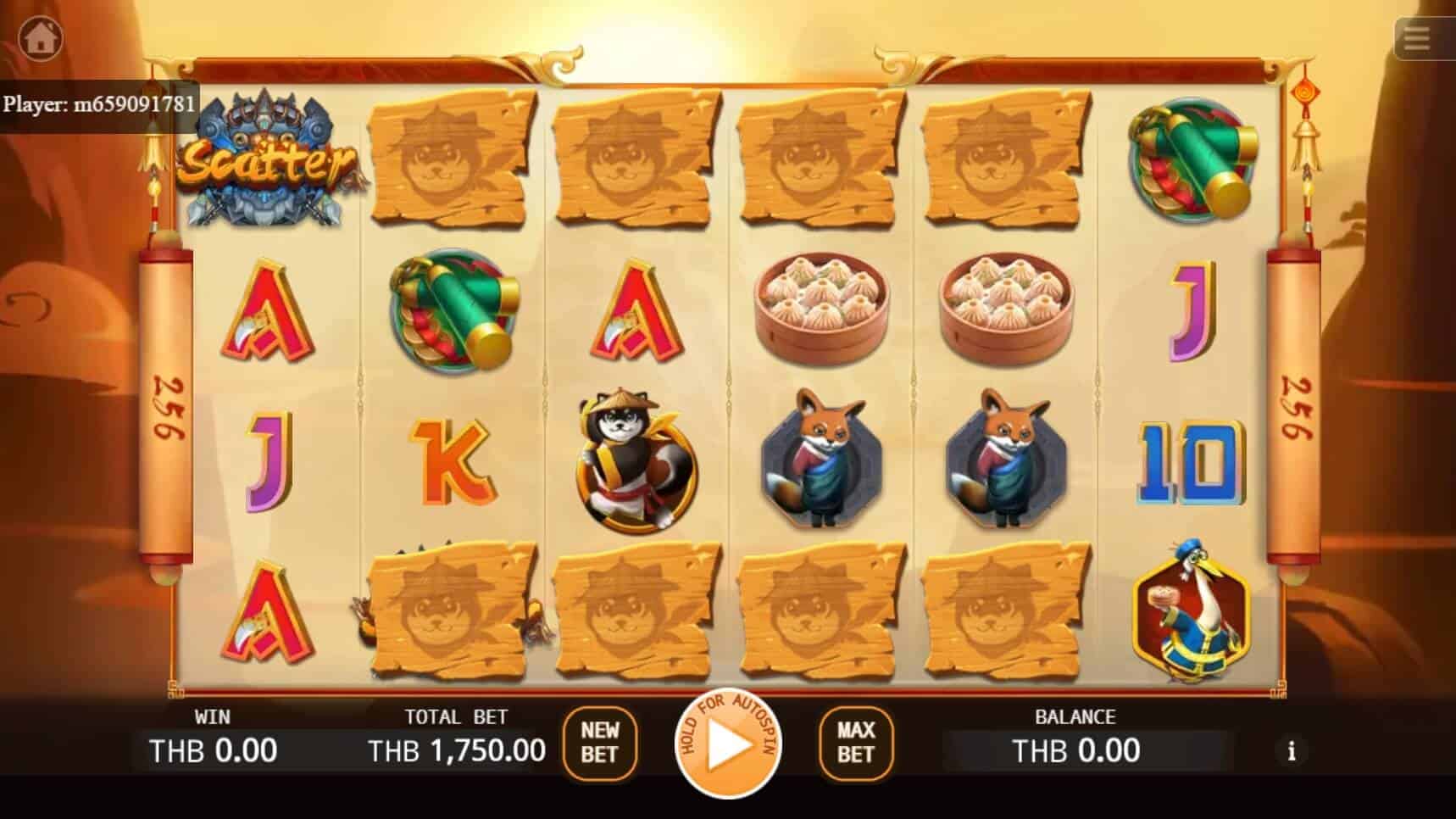Image resolution: width=1456 pixels, height=819 pixels.
Task: Choose the New Bet button
Action: click(599, 743)
